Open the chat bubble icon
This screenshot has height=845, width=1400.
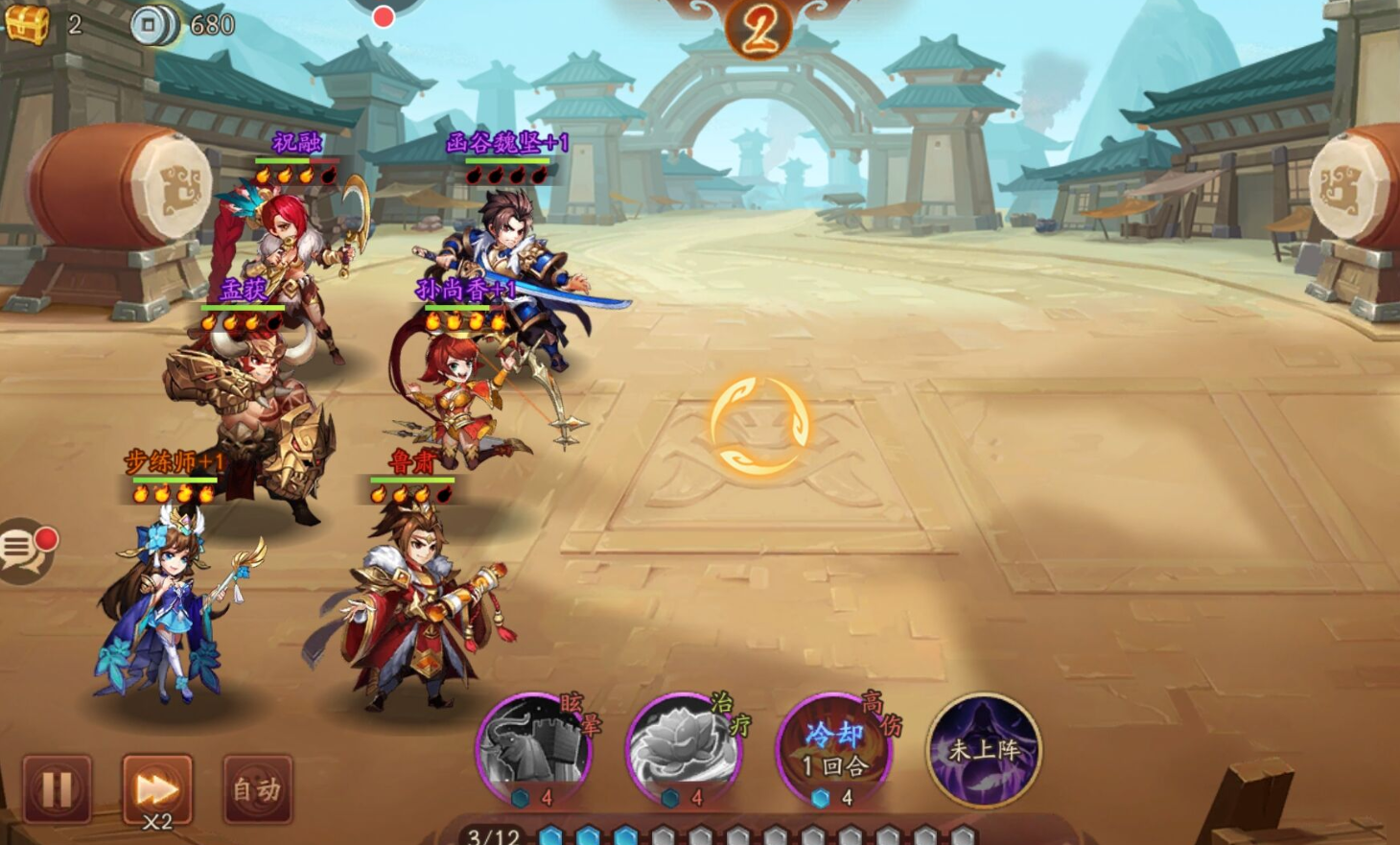coord(23,551)
